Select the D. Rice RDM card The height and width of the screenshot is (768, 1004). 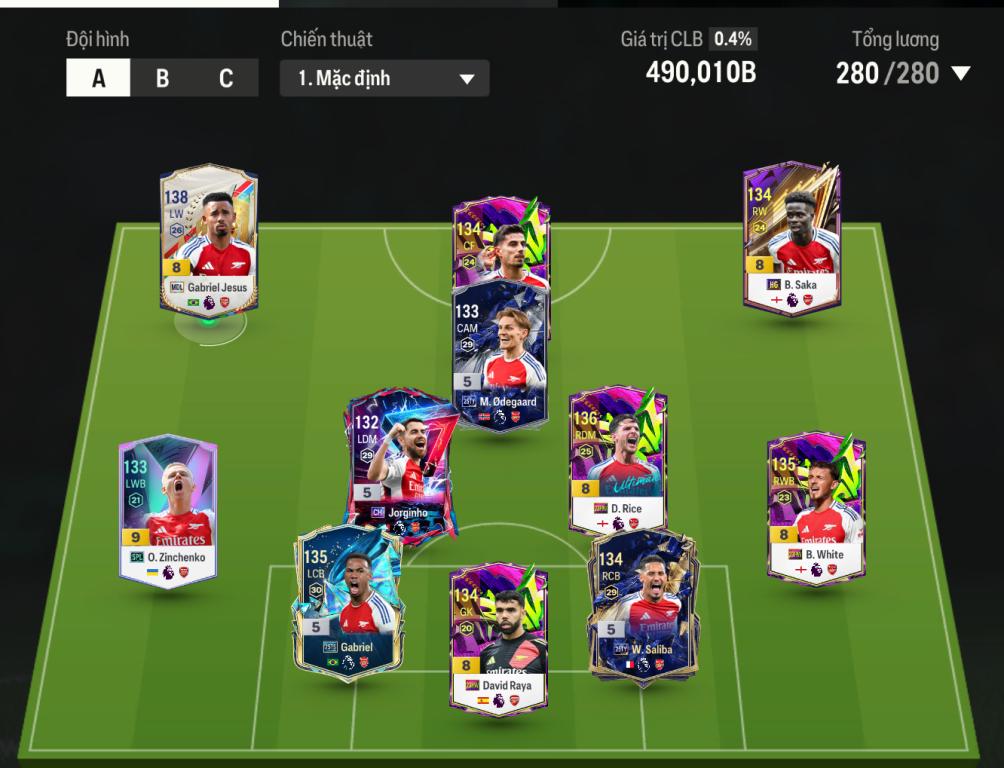point(617,460)
